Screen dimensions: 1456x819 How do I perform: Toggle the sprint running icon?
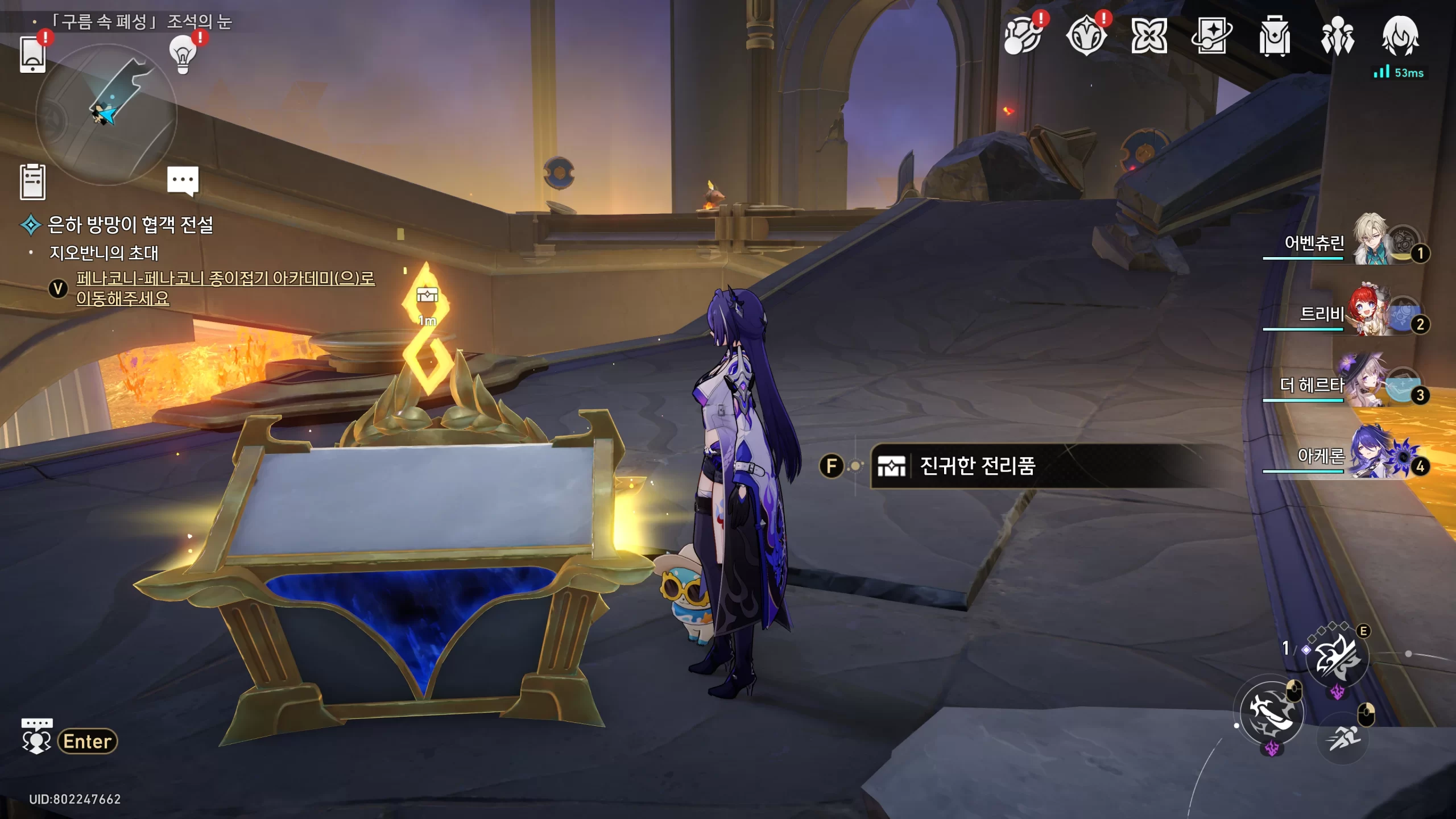(1342, 738)
